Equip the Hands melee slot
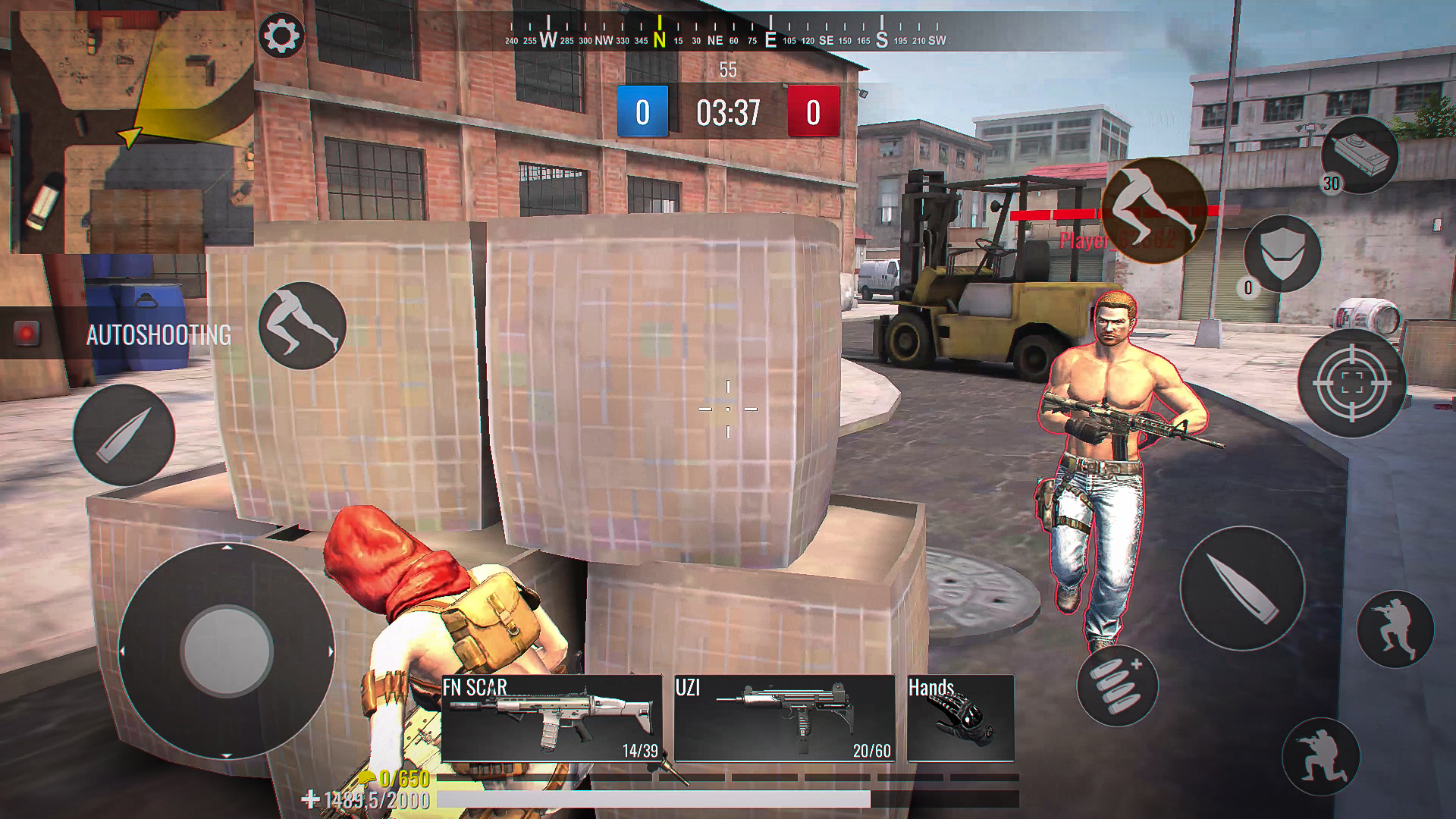 960,718
